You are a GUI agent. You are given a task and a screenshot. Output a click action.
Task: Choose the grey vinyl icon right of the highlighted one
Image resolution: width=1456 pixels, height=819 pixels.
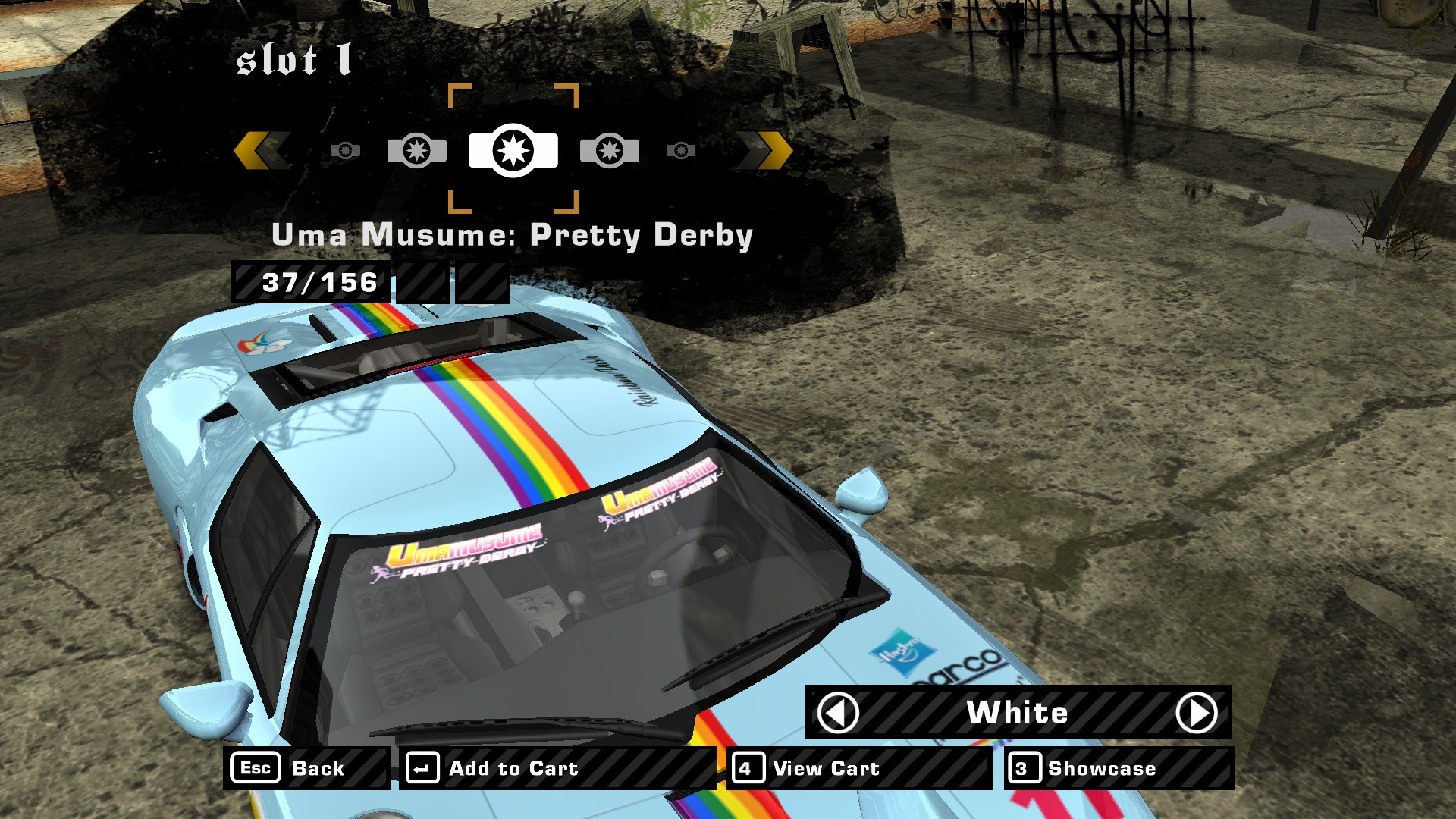[610, 150]
